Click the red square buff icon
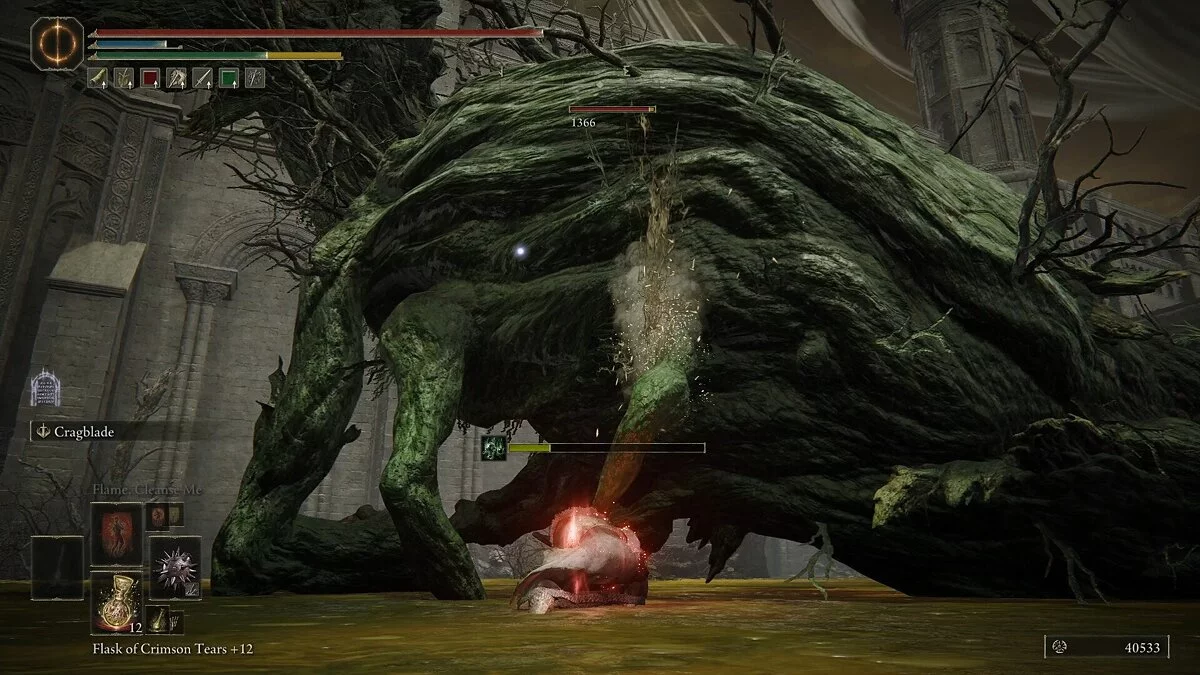The image size is (1200, 675). point(149,77)
